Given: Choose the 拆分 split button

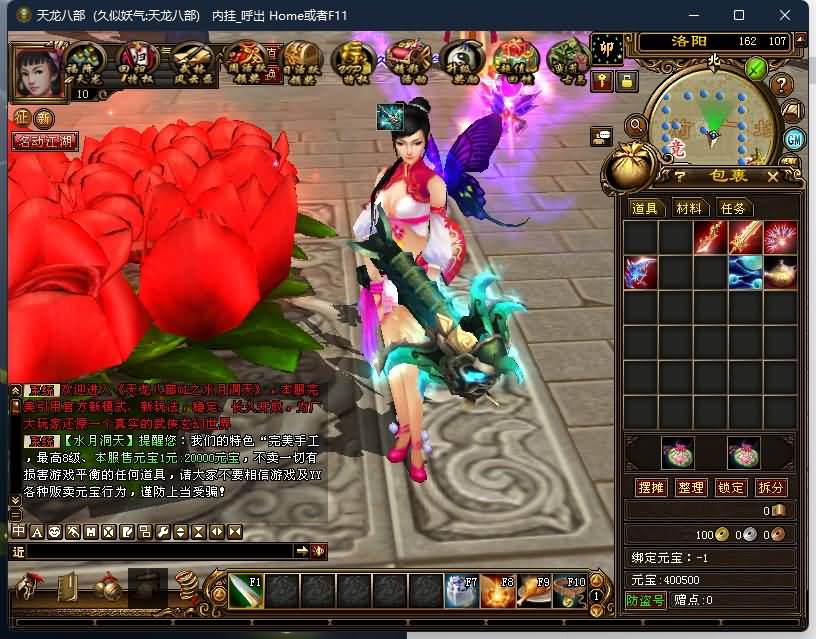Looking at the screenshot, I should (x=771, y=487).
